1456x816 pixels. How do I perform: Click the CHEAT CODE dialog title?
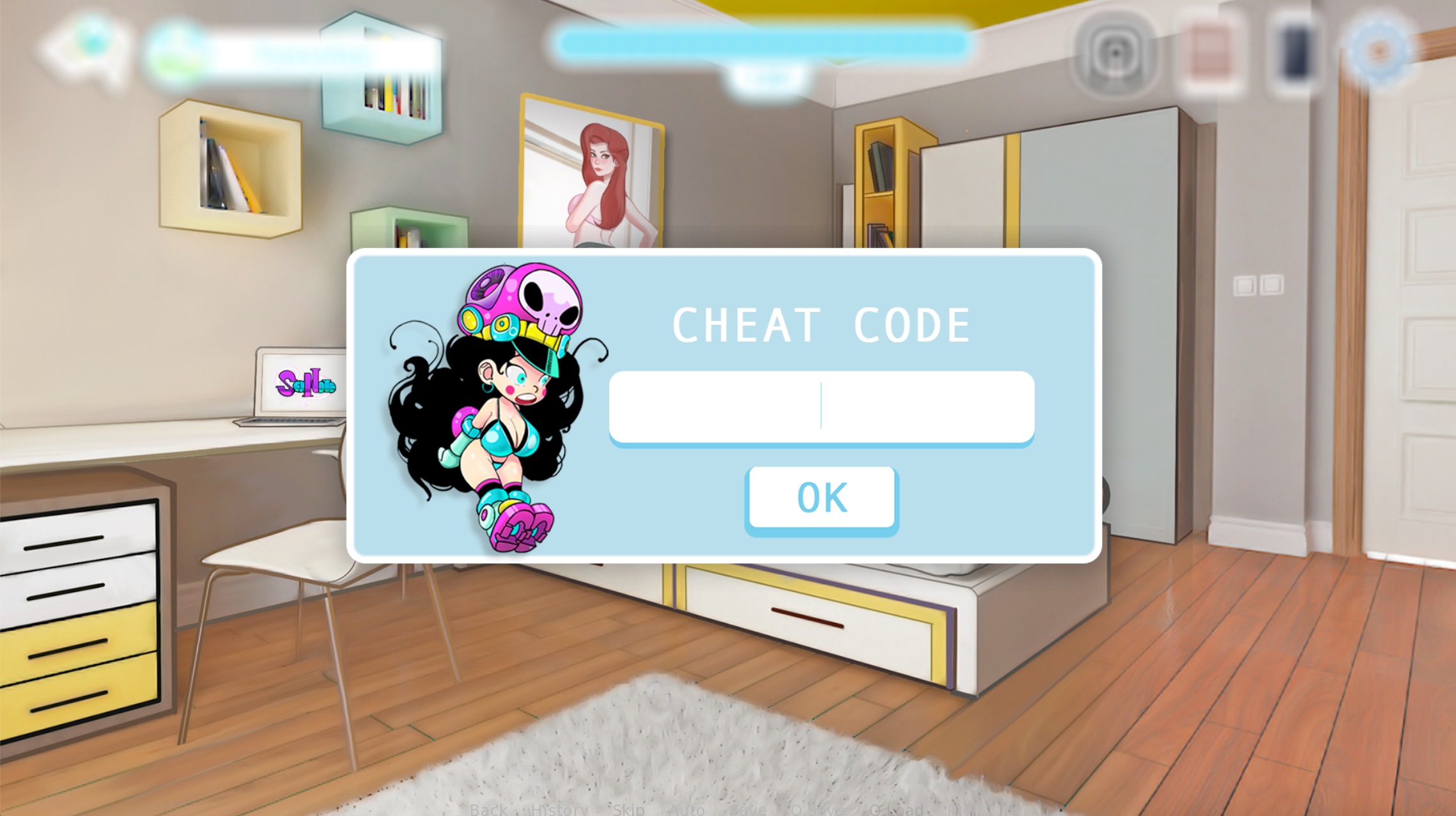pyautogui.click(x=821, y=325)
